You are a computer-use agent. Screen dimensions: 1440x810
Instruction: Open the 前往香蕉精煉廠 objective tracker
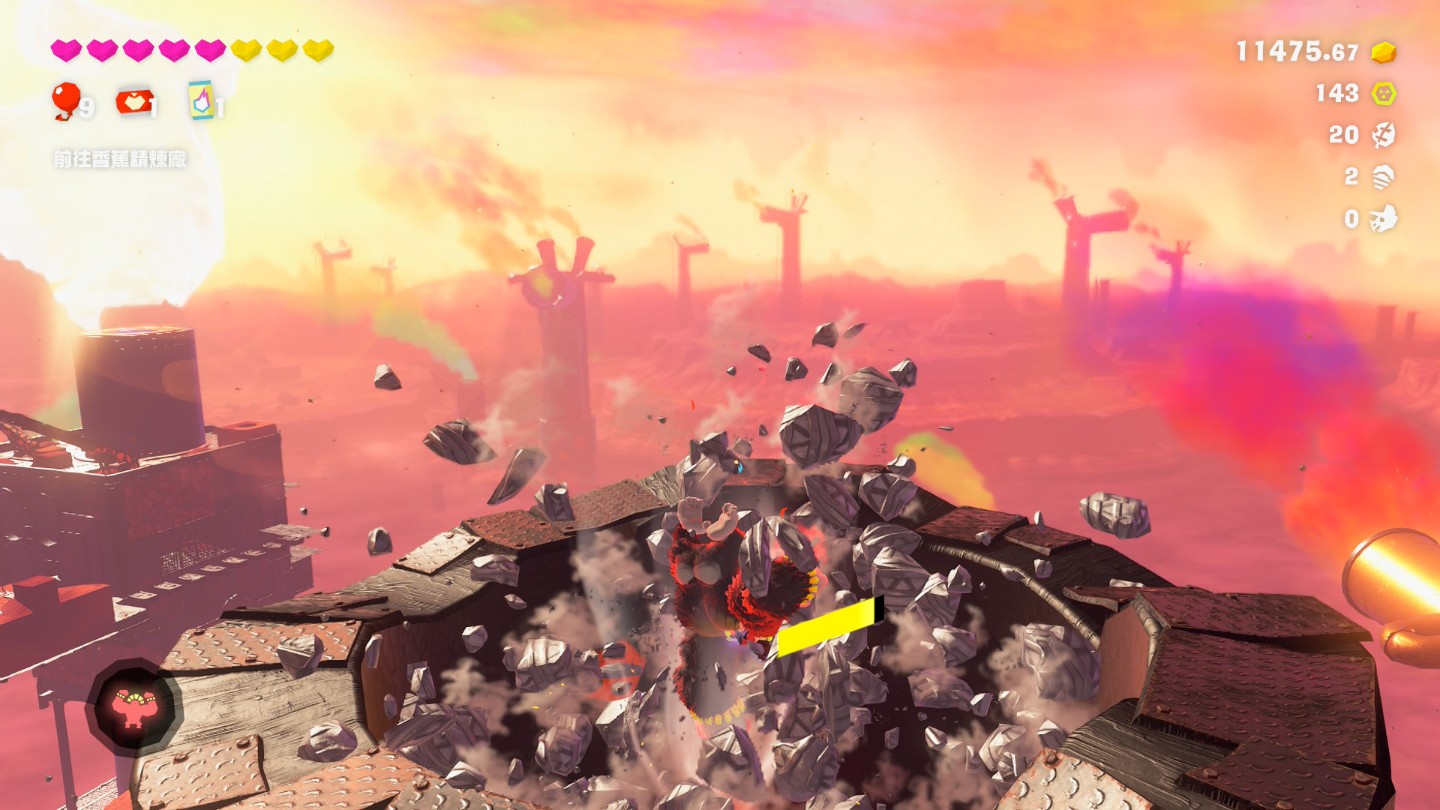[x=120, y=159]
